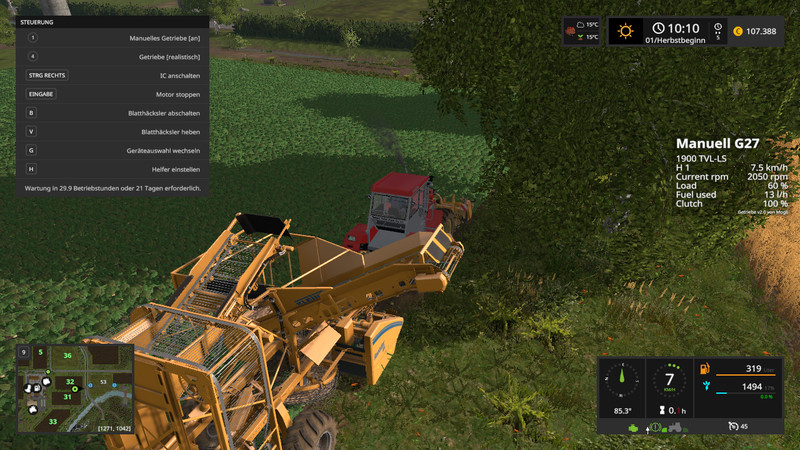800x450 pixels.
Task: Click the gold coin money icon
Action: coord(738,31)
